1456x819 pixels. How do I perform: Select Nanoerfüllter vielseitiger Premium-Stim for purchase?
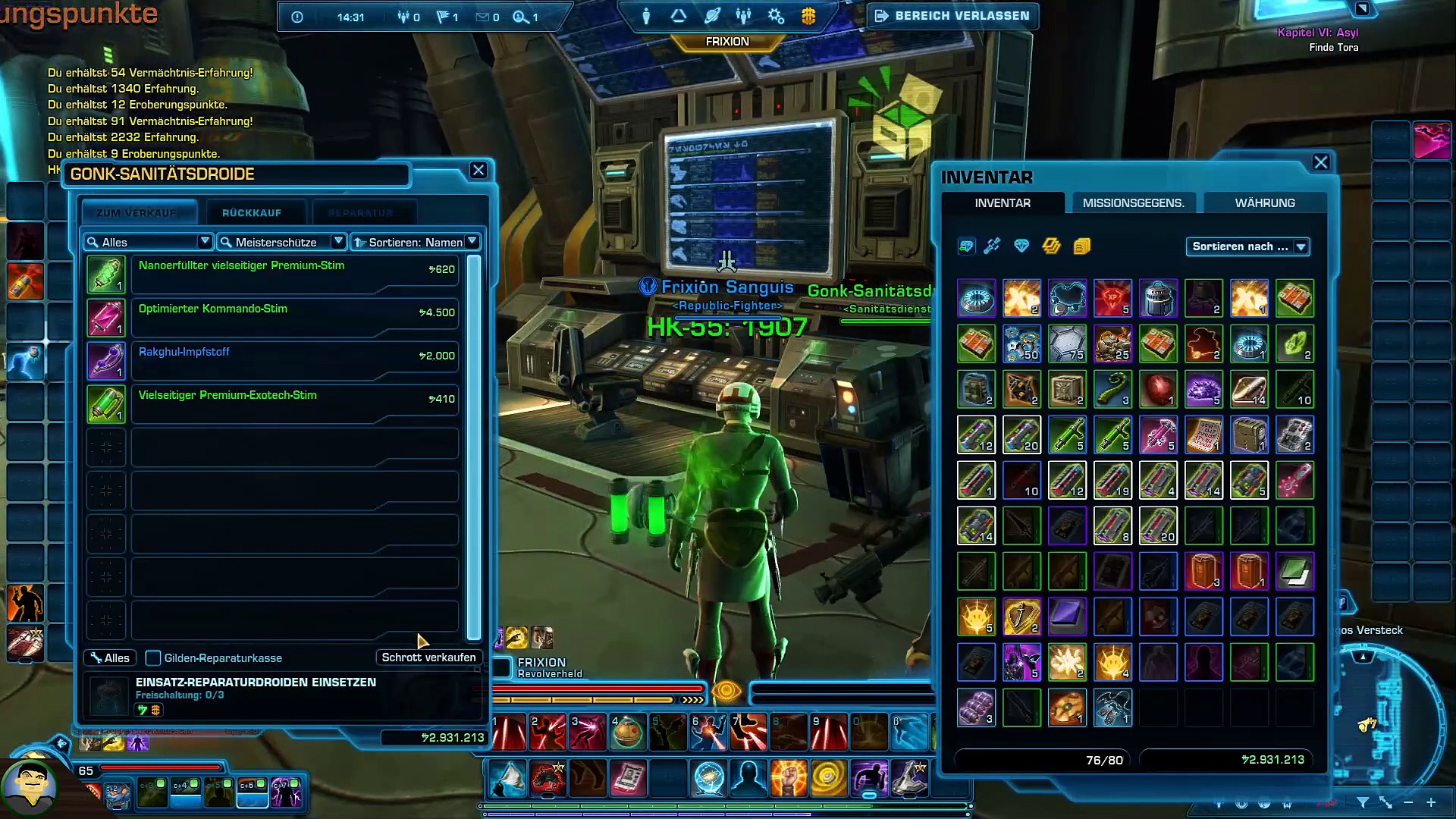(x=294, y=274)
